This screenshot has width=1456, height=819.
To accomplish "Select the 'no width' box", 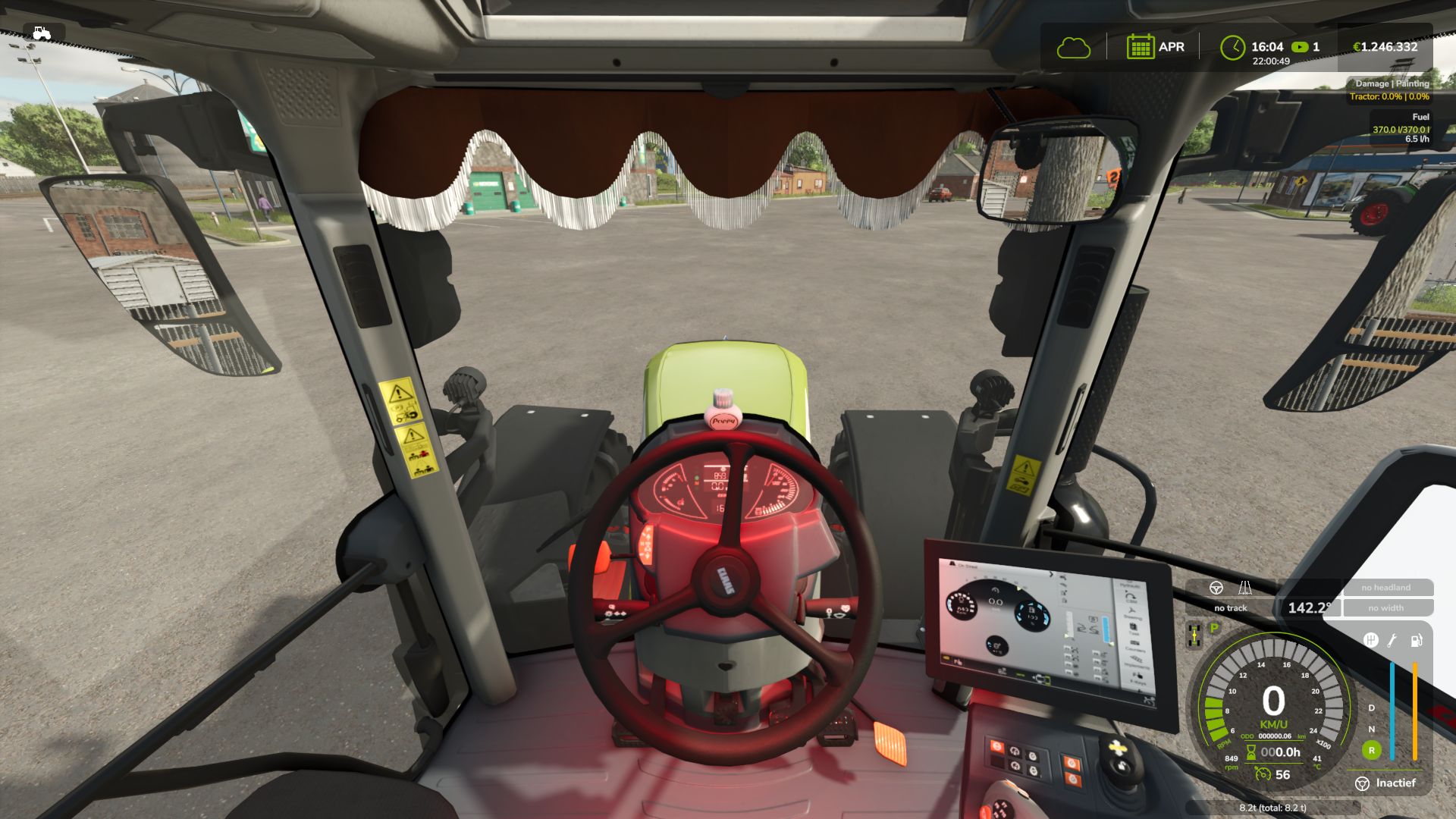I will (x=1385, y=608).
